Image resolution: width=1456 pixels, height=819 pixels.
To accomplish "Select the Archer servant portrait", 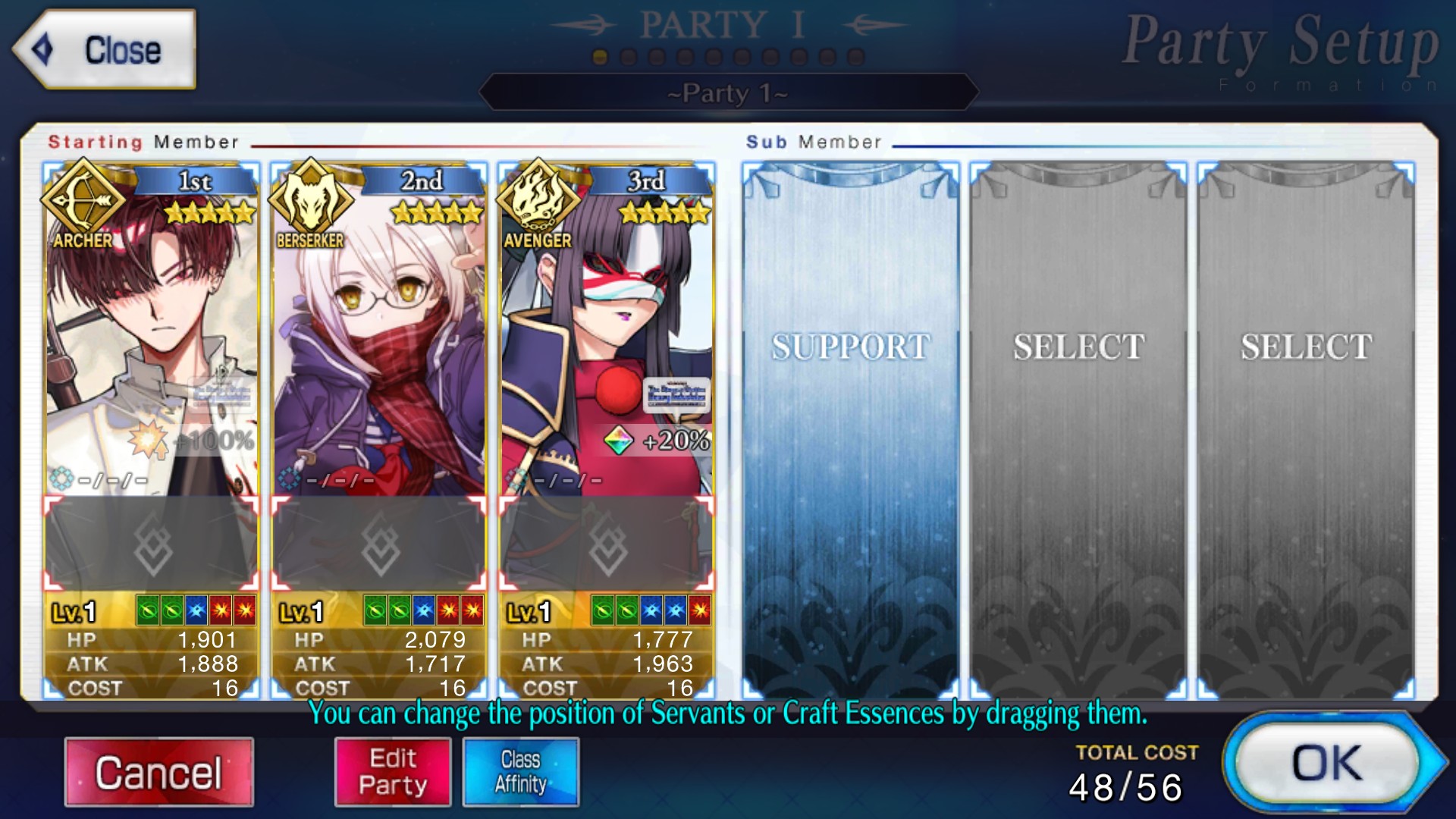I will coord(150,326).
